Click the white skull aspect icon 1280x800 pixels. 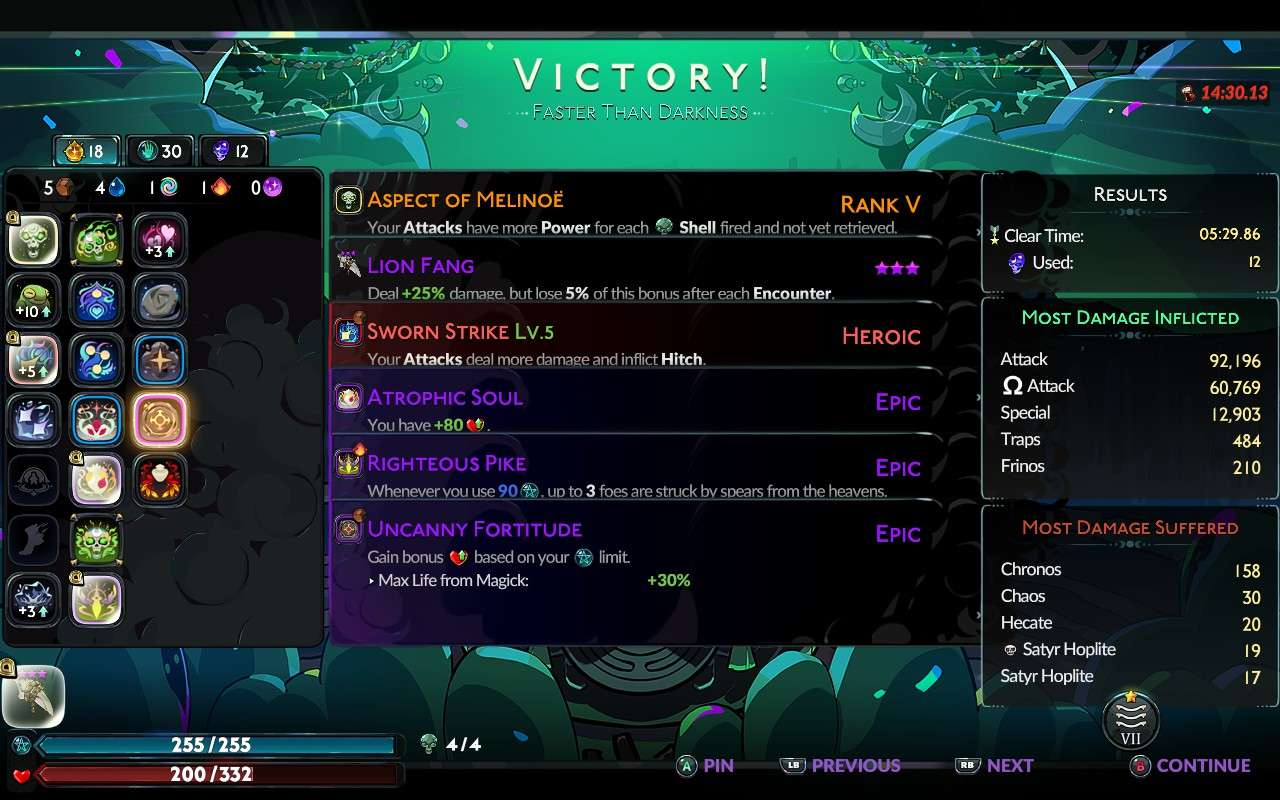[34, 240]
